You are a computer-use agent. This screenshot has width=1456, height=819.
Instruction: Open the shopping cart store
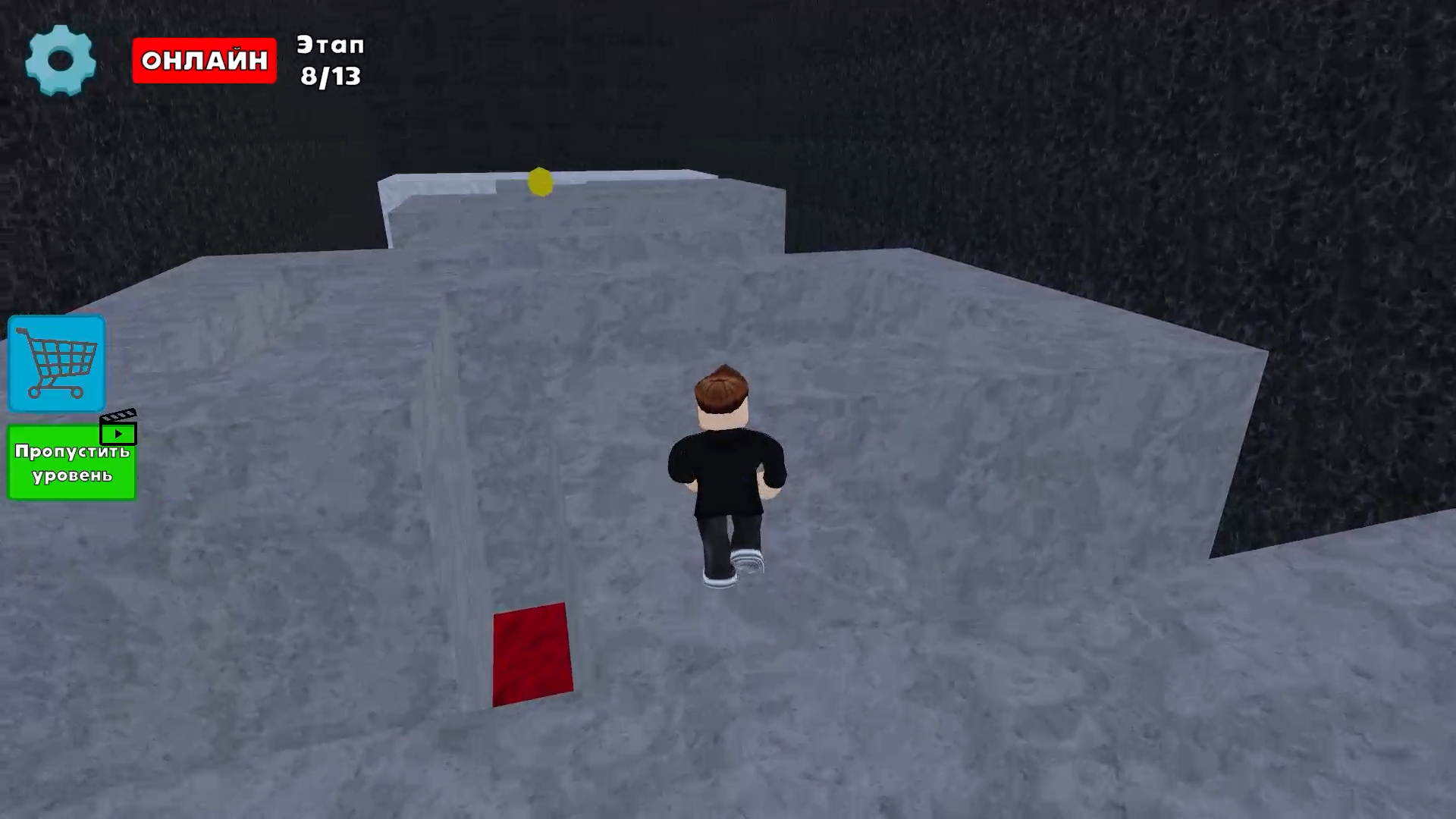[56, 364]
